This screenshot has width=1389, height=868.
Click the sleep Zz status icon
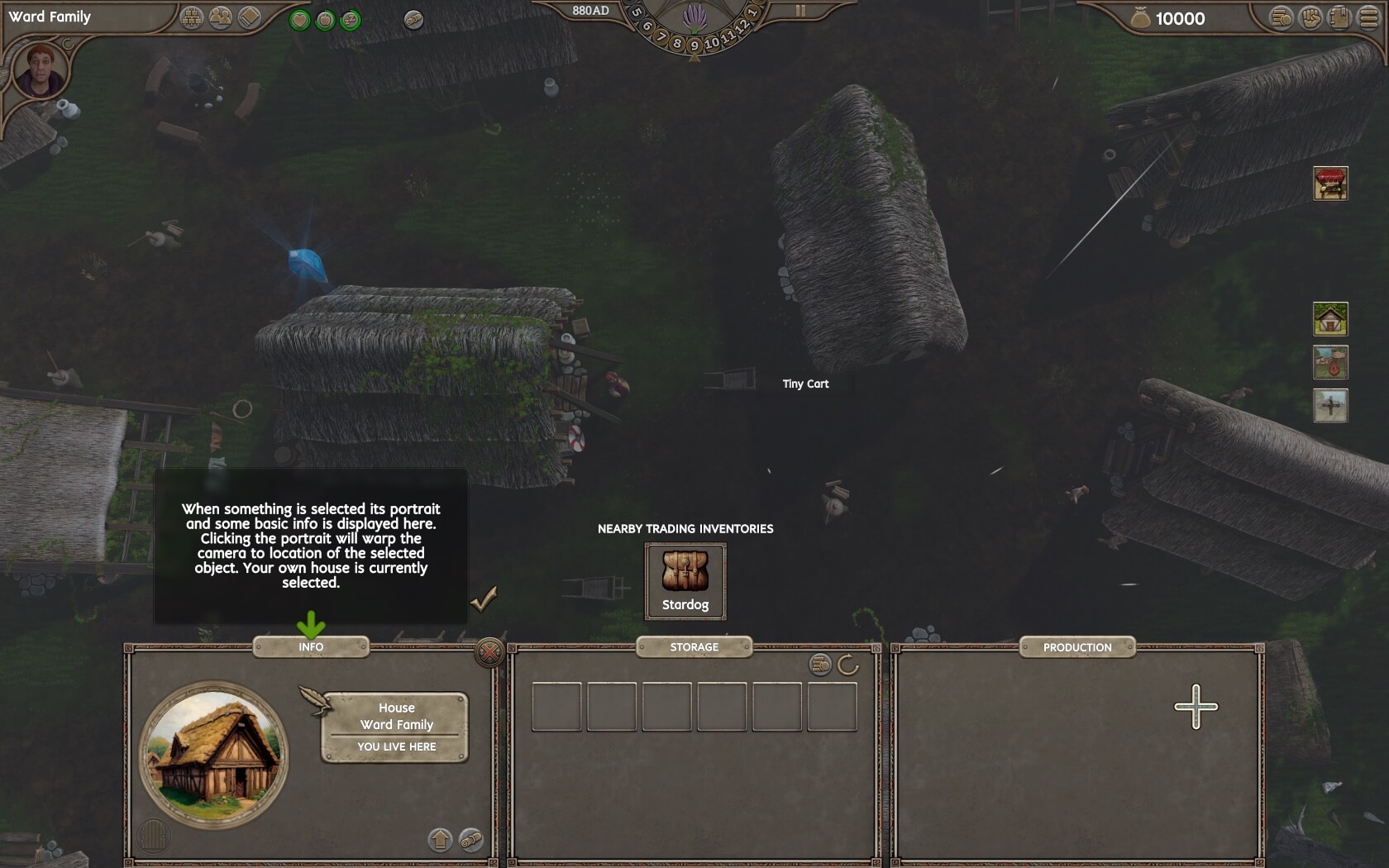351,20
